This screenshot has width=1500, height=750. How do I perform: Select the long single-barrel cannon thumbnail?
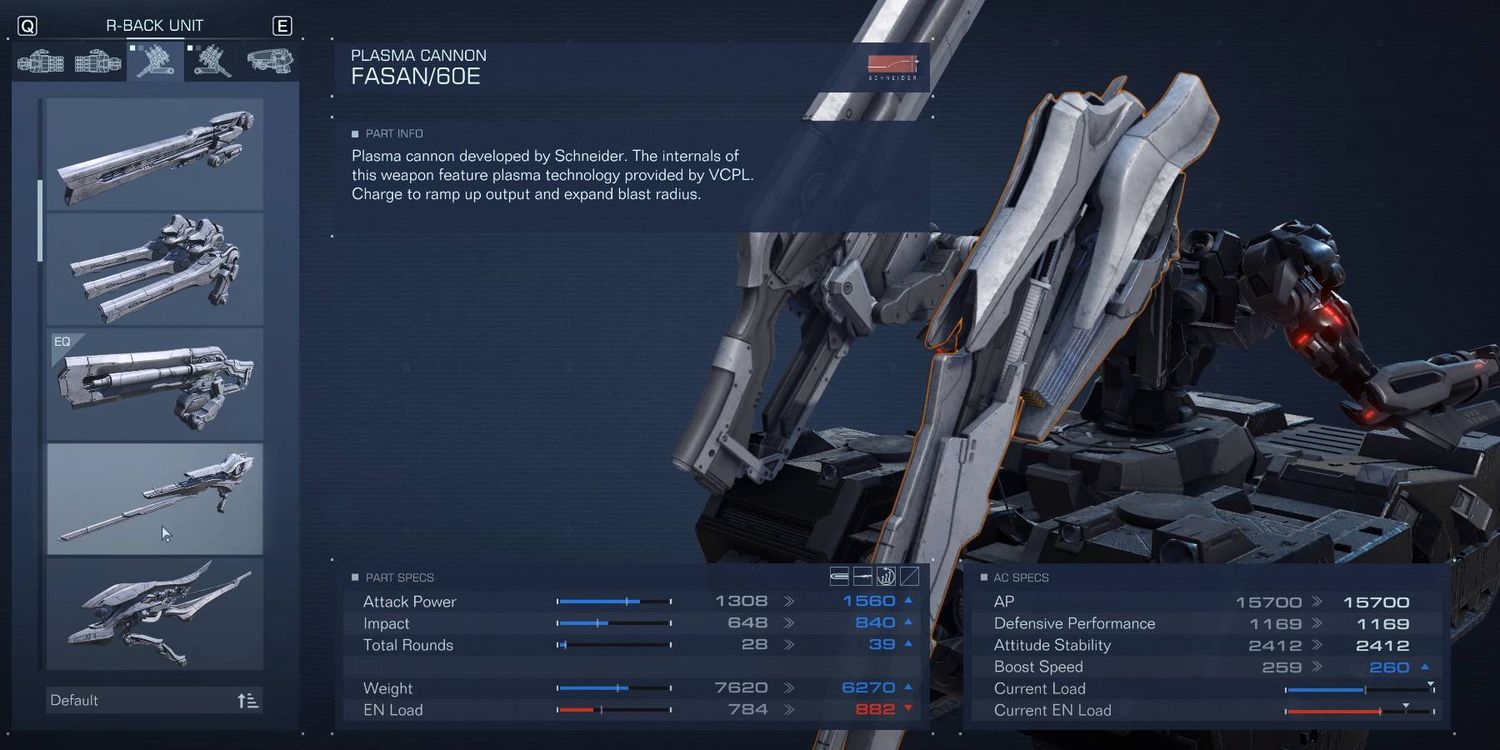point(155,154)
